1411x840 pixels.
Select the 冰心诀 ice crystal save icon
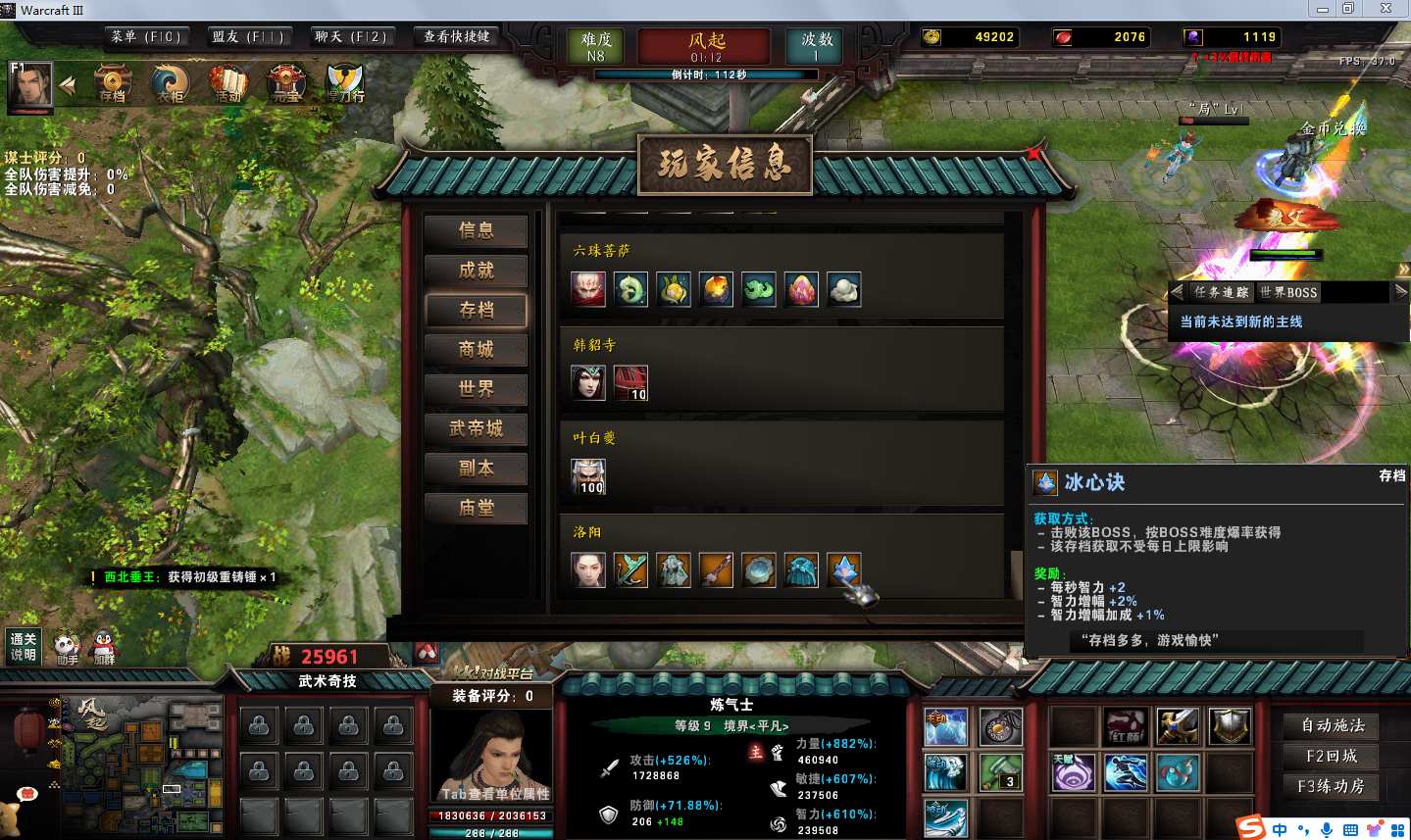pos(844,569)
